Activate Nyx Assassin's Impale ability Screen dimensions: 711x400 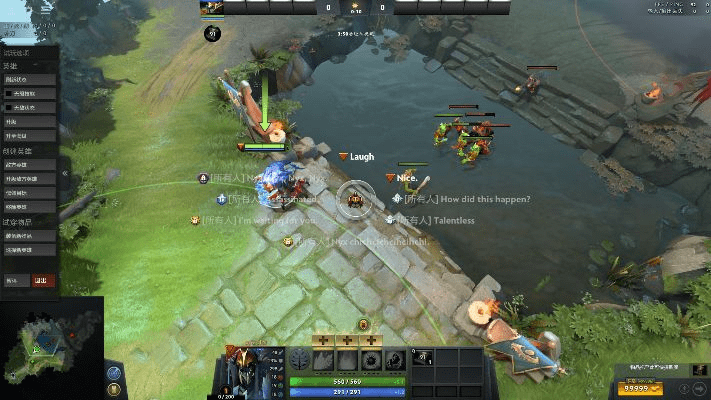point(322,362)
